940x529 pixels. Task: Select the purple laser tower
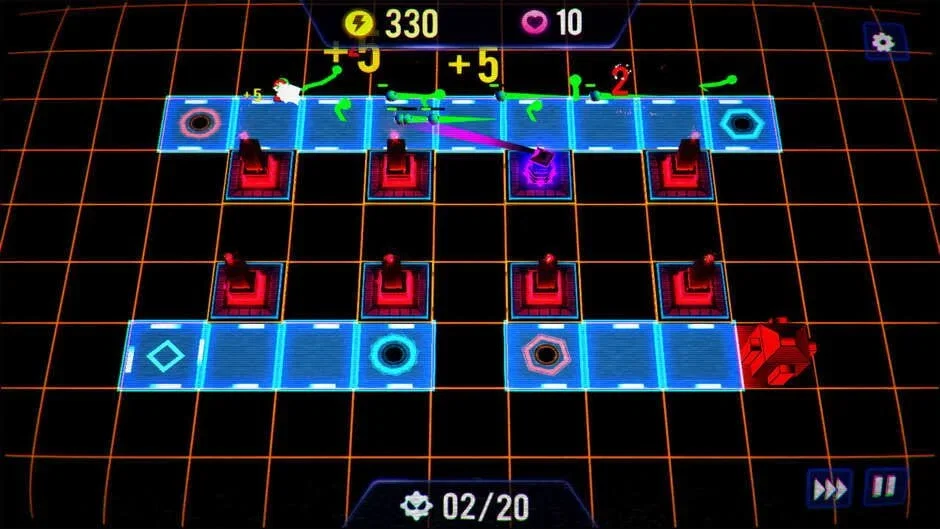point(541,167)
